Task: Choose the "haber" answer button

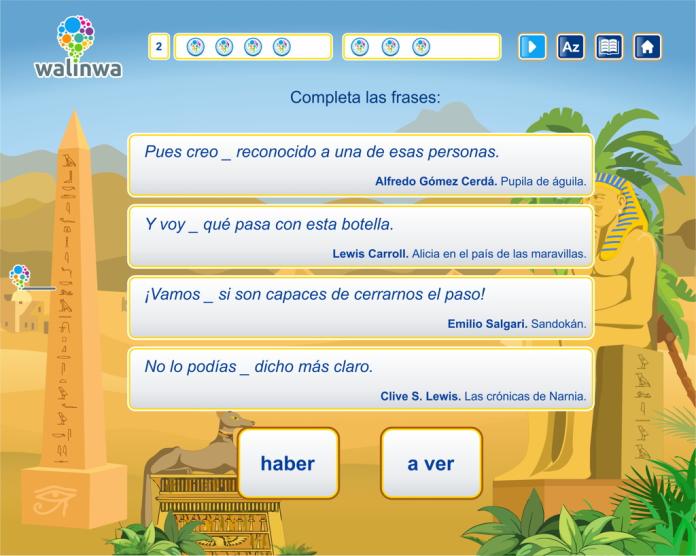Action: click(x=288, y=463)
